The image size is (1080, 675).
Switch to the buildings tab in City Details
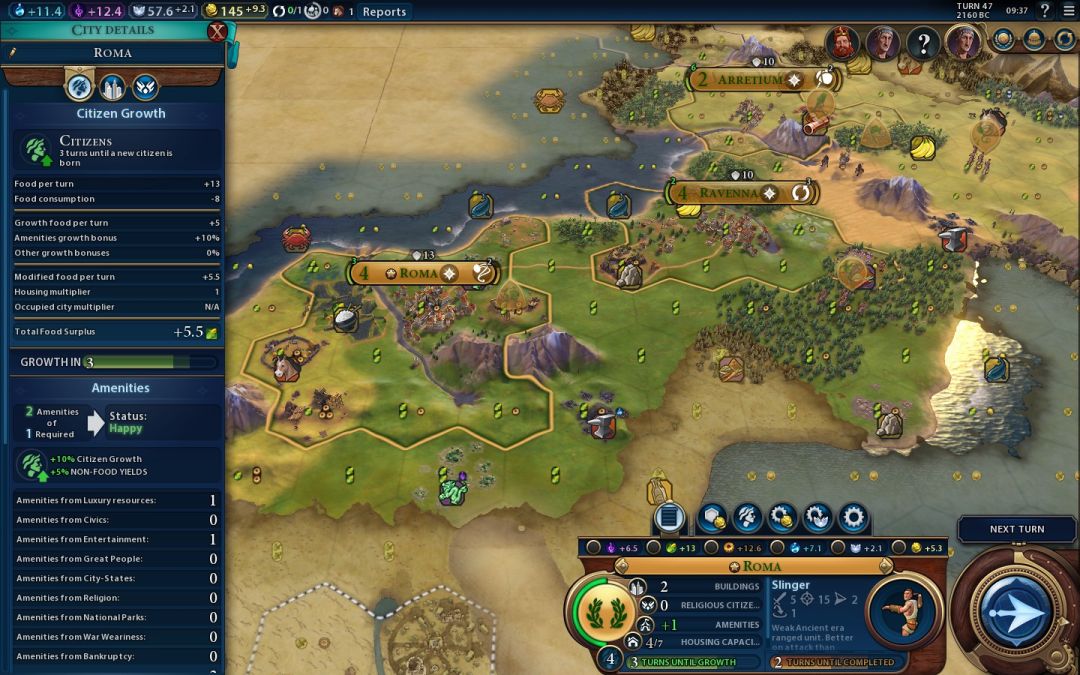pyautogui.click(x=112, y=86)
